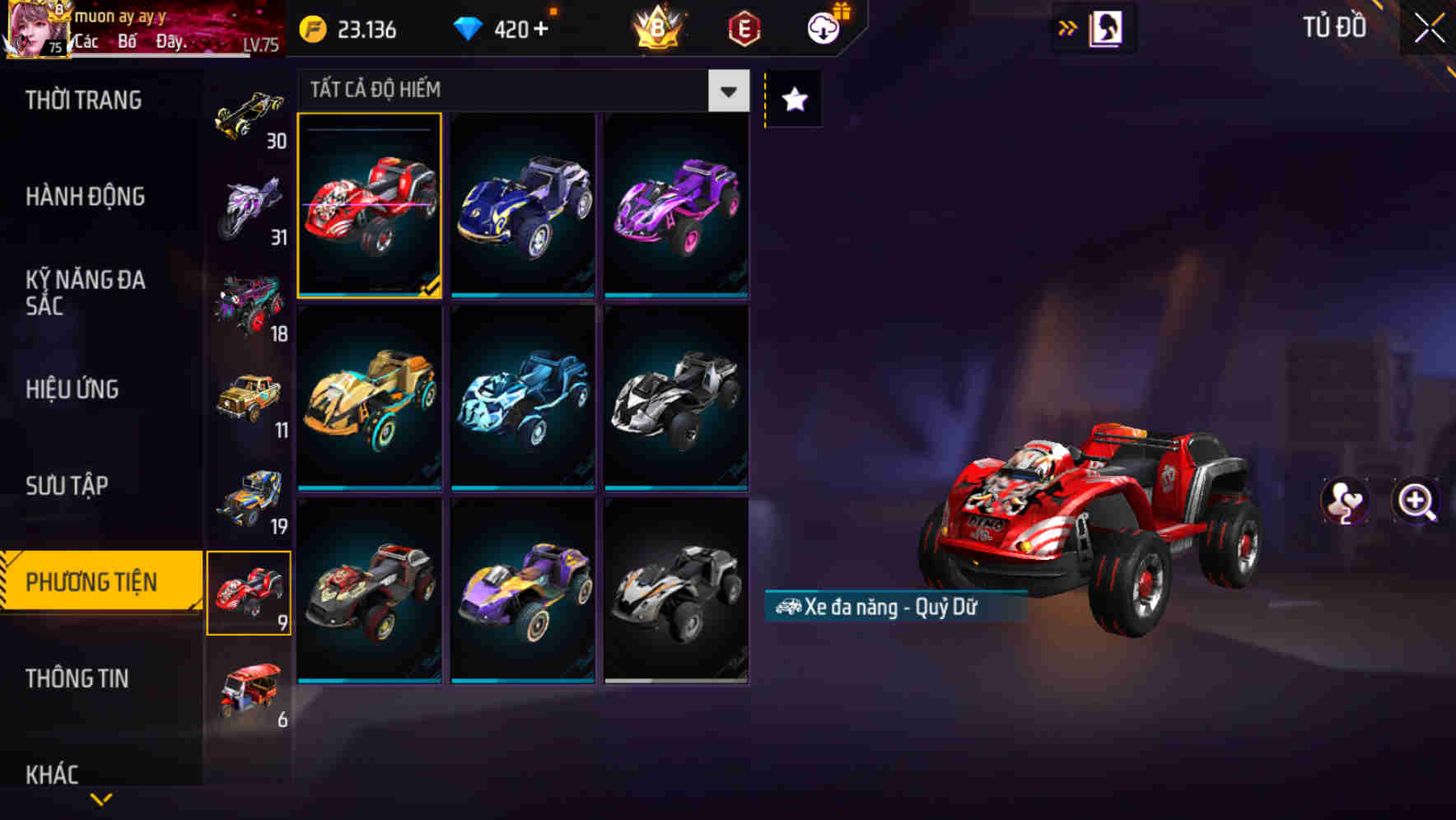Open the diamond top-up screen
Image resolution: width=1456 pixels, height=820 pixels.
click(x=502, y=29)
